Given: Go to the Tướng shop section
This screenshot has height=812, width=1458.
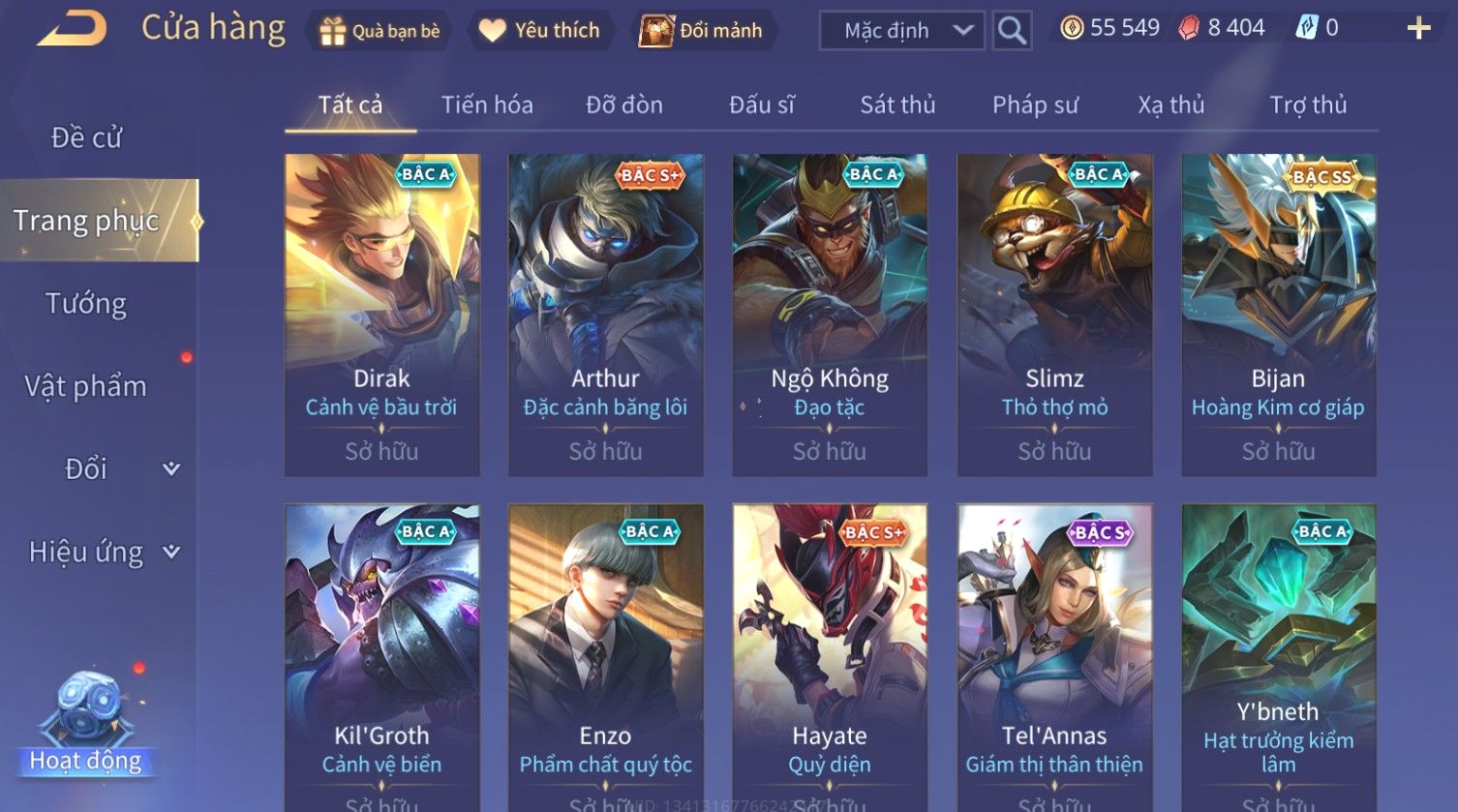Looking at the screenshot, I should 86,304.
